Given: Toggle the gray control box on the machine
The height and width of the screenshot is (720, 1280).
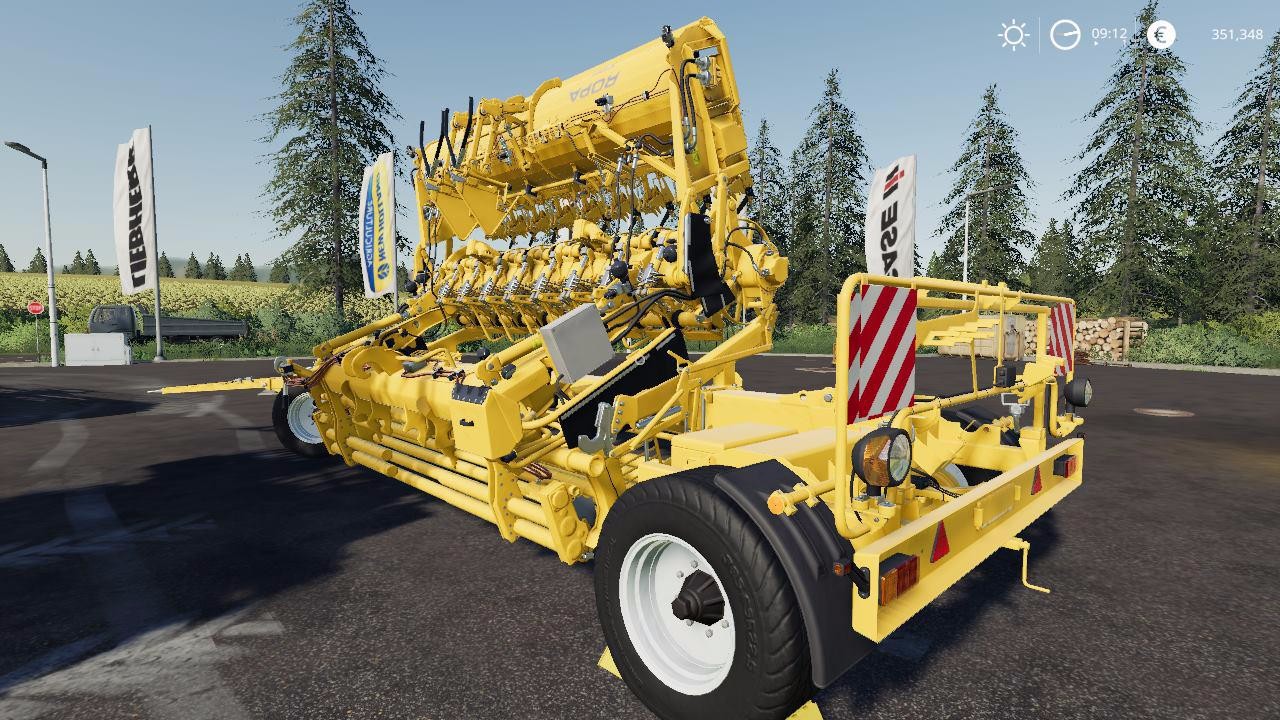Looking at the screenshot, I should 575,345.
